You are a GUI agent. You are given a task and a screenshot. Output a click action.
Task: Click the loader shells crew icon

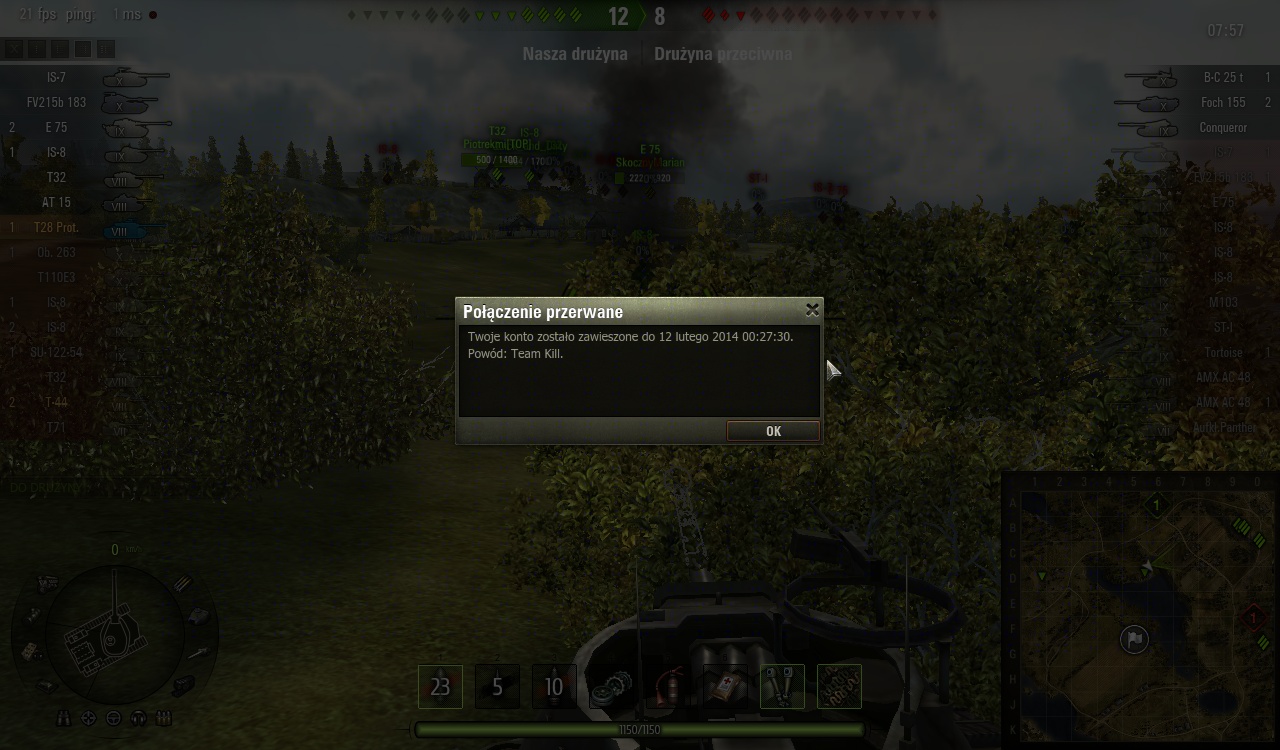164,718
